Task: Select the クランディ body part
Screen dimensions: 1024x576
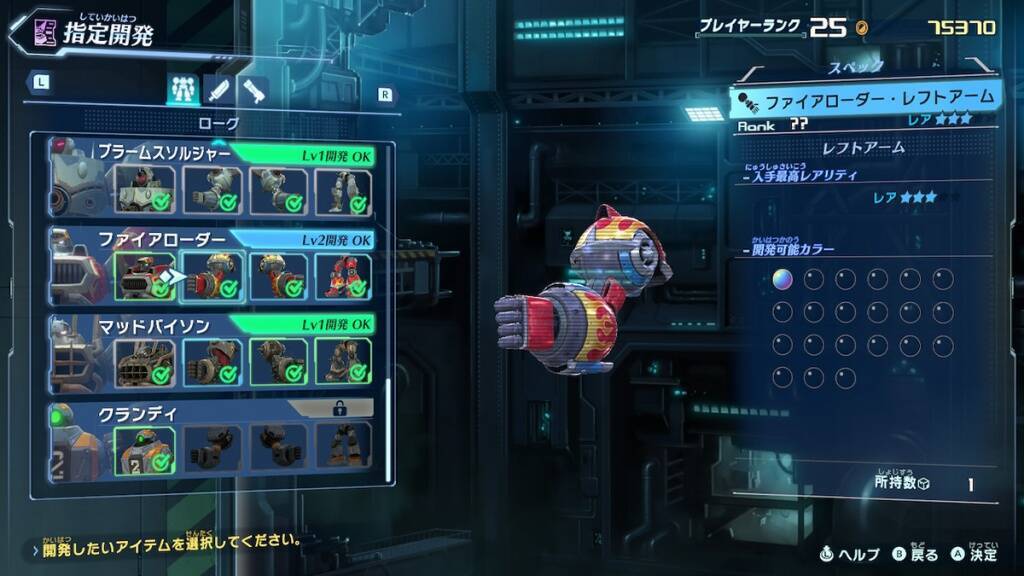Action: pos(144,447)
